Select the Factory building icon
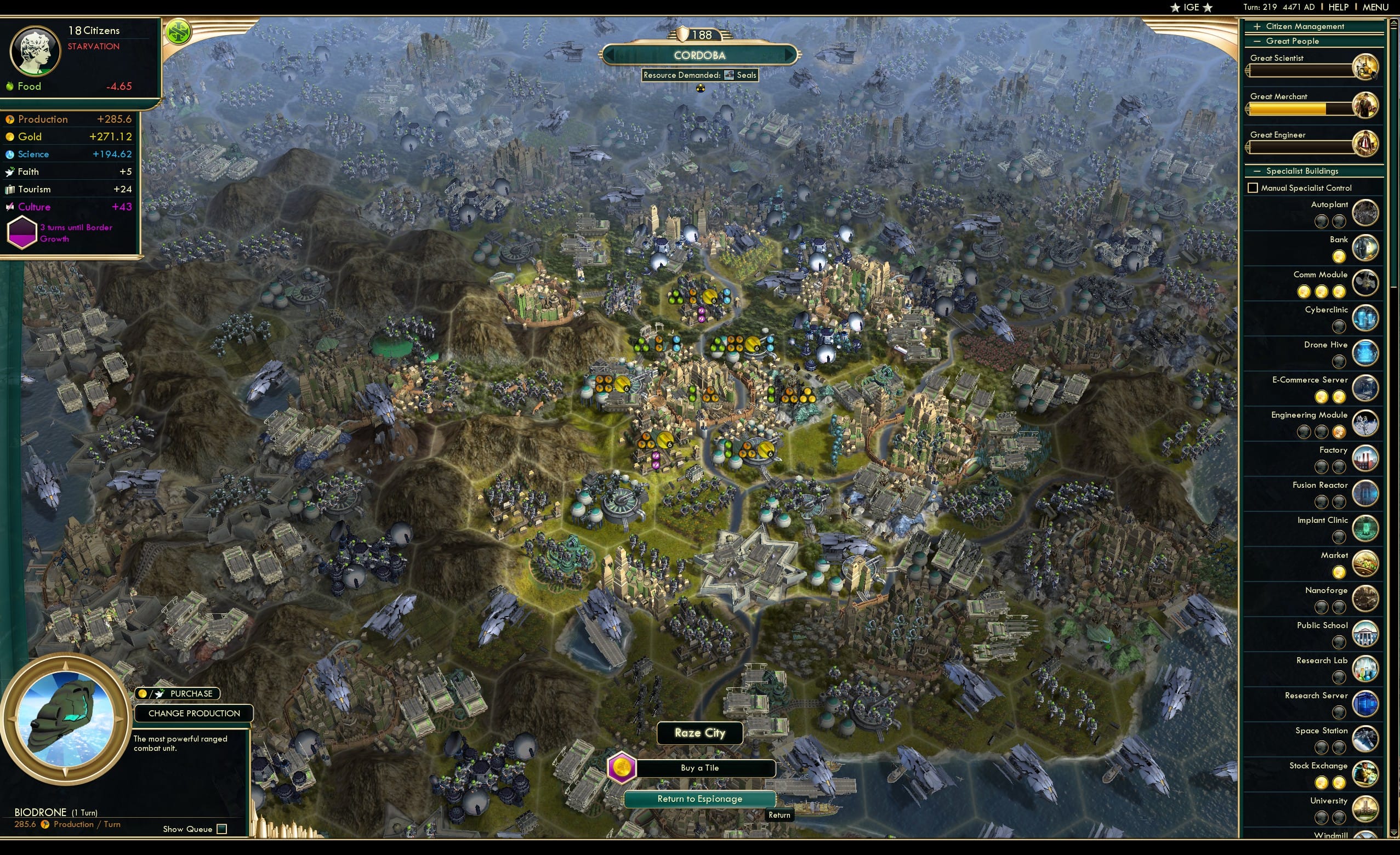1400x855 pixels. point(1366,458)
